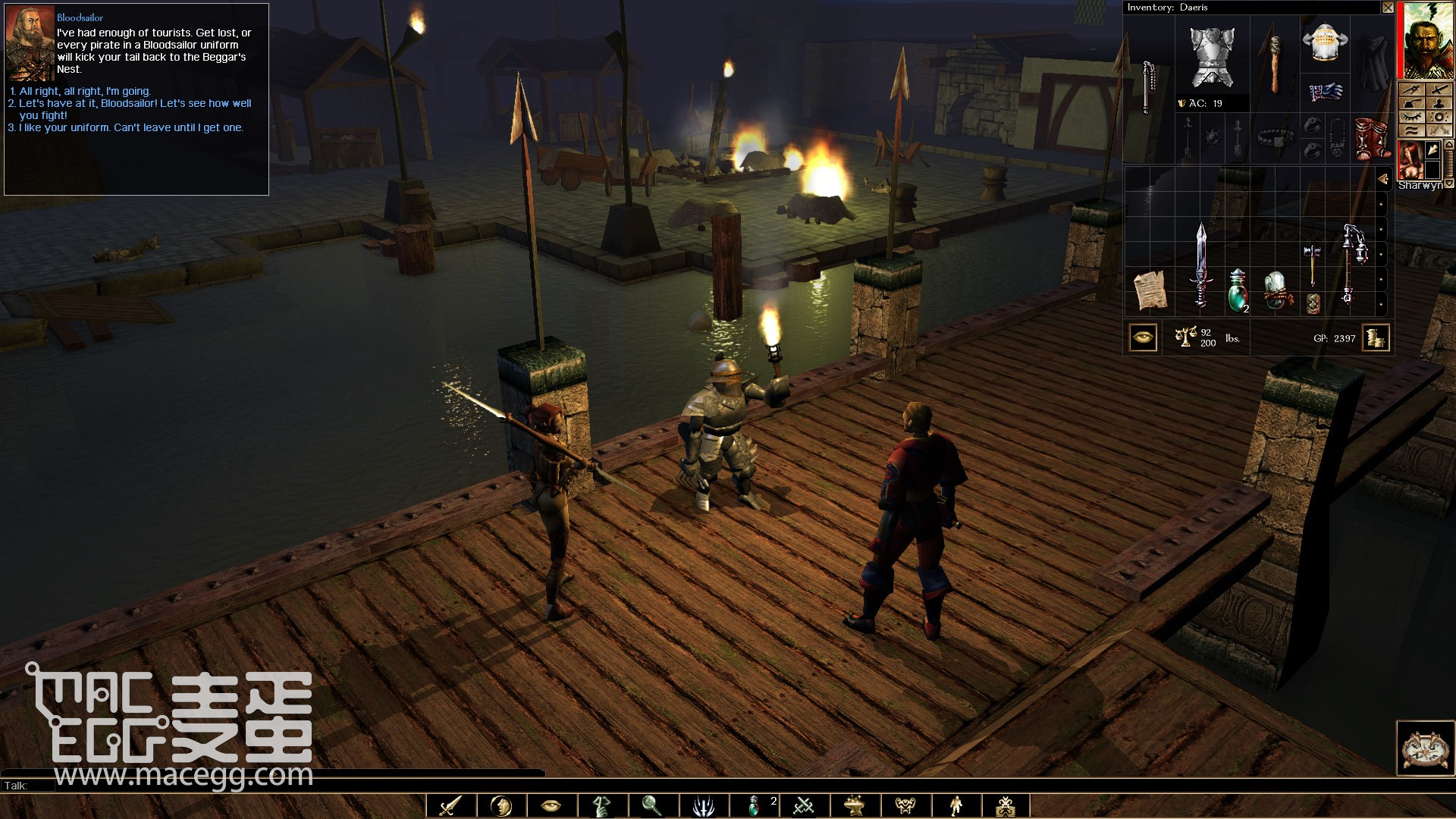Viewport: 1456px width, 819px height.
Task: Select the equipped gloves slot
Action: (x=1325, y=93)
